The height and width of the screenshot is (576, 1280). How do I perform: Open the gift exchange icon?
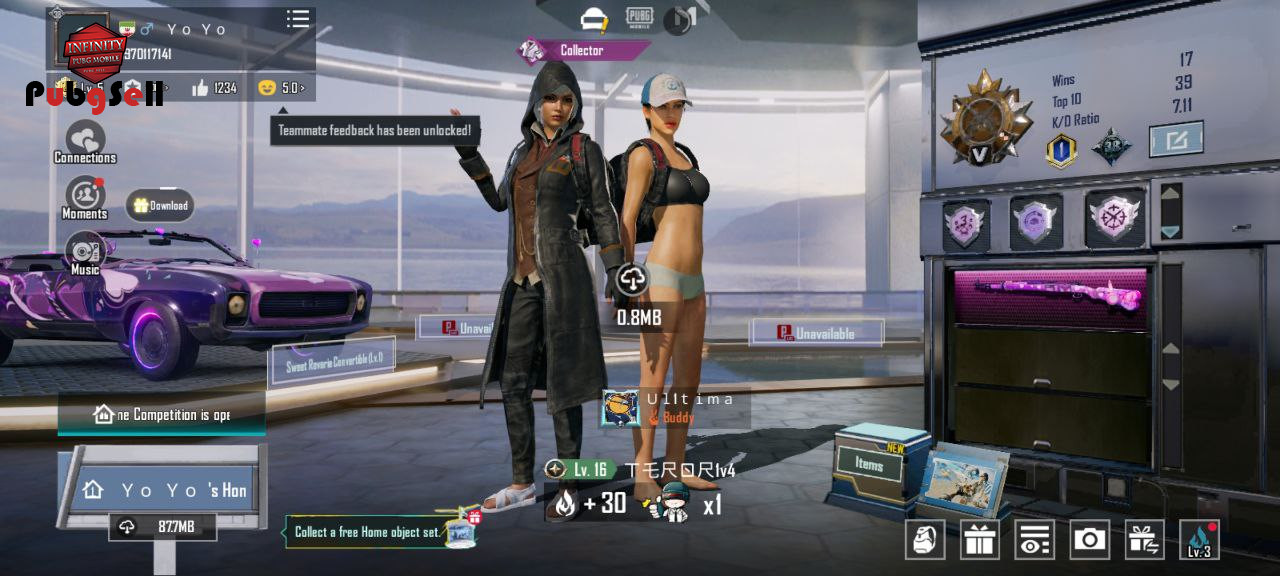pos(1144,540)
